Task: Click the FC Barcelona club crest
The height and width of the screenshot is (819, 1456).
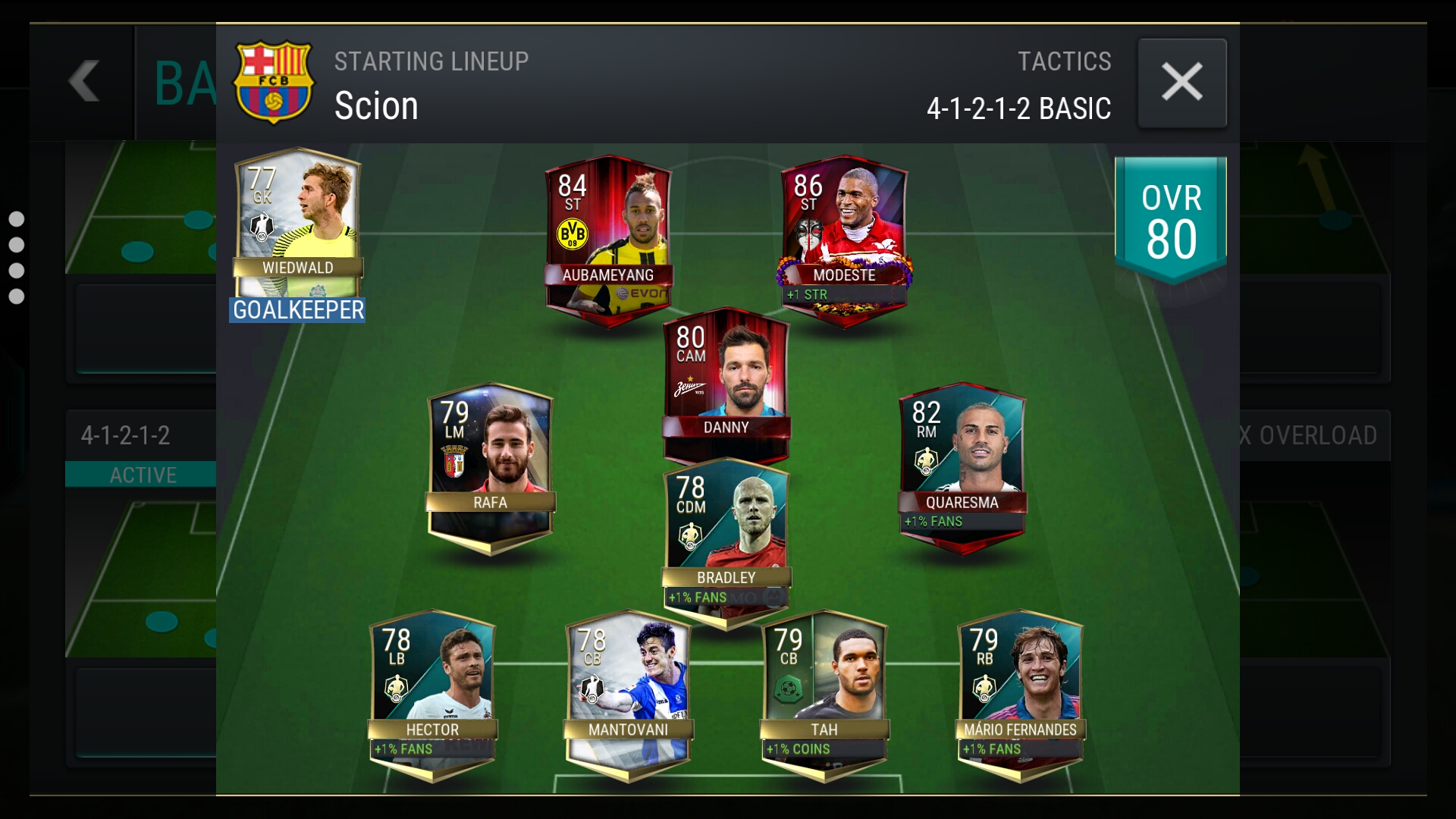Action: point(273,82)
